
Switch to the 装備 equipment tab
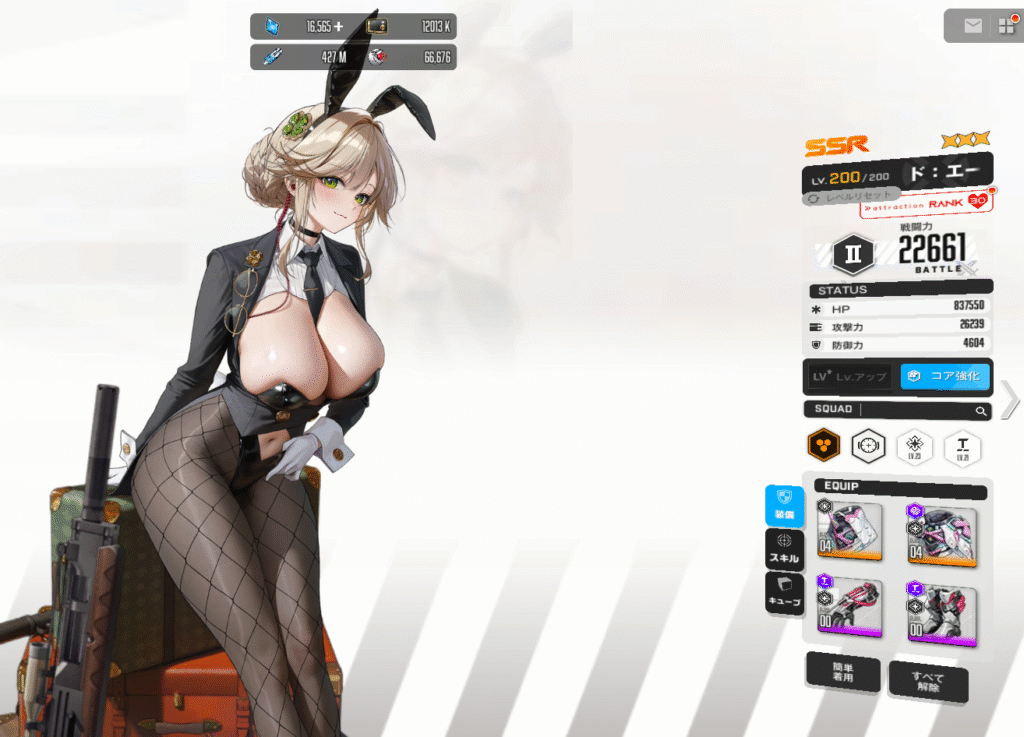coord(784,506)
